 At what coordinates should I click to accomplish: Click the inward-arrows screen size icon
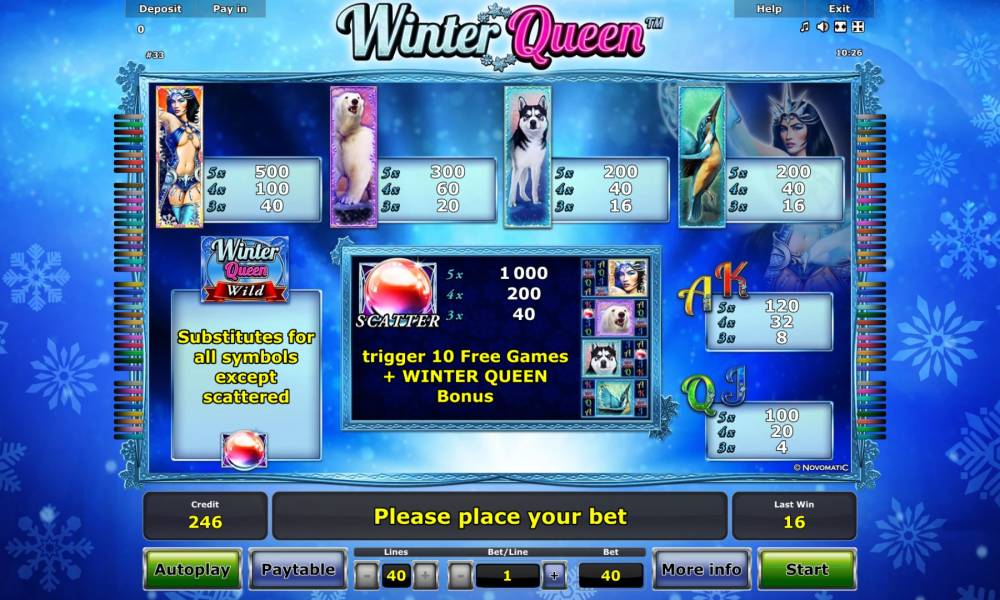point(840,27)
